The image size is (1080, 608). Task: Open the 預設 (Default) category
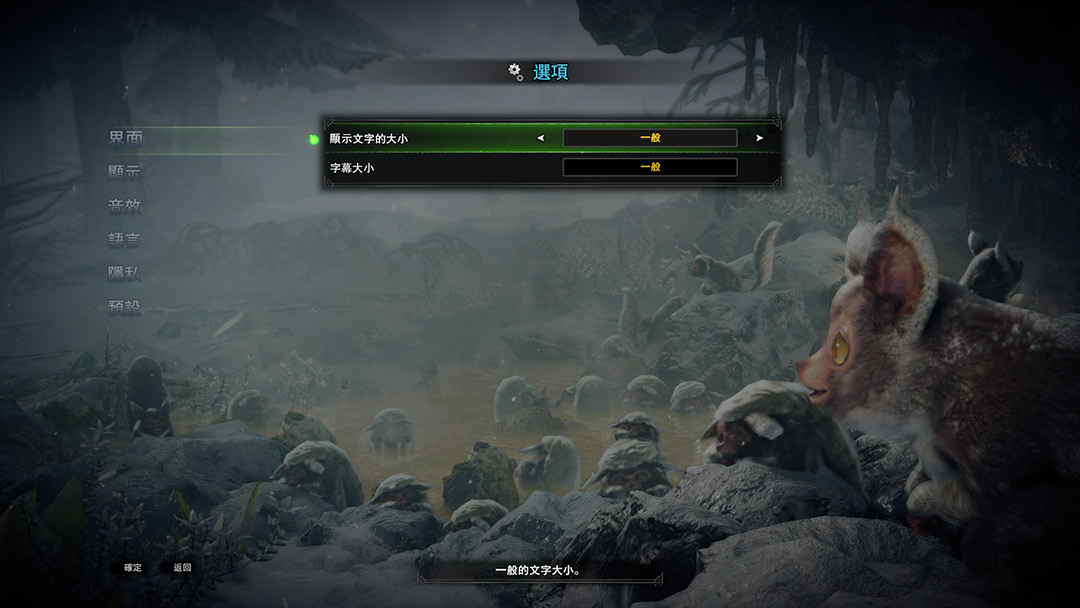coord(125,307)
